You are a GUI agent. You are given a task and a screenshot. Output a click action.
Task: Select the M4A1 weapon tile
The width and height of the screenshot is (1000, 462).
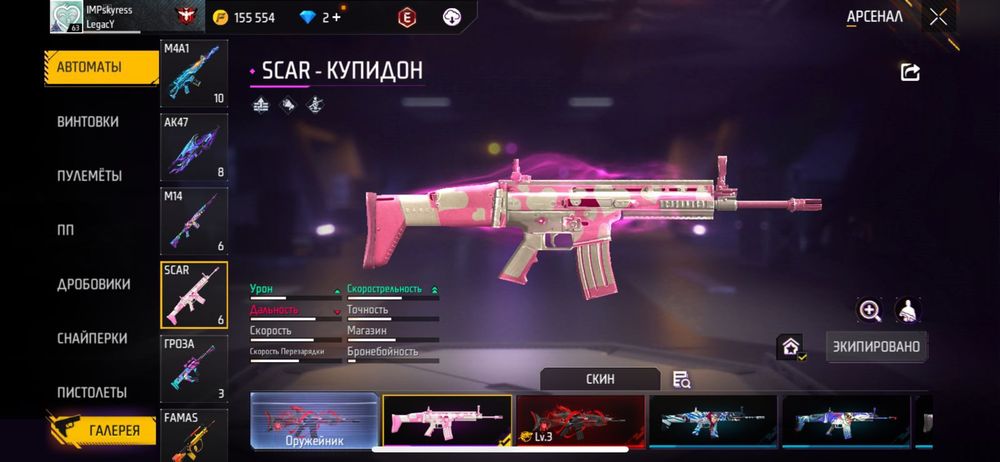tap(194, 74)
